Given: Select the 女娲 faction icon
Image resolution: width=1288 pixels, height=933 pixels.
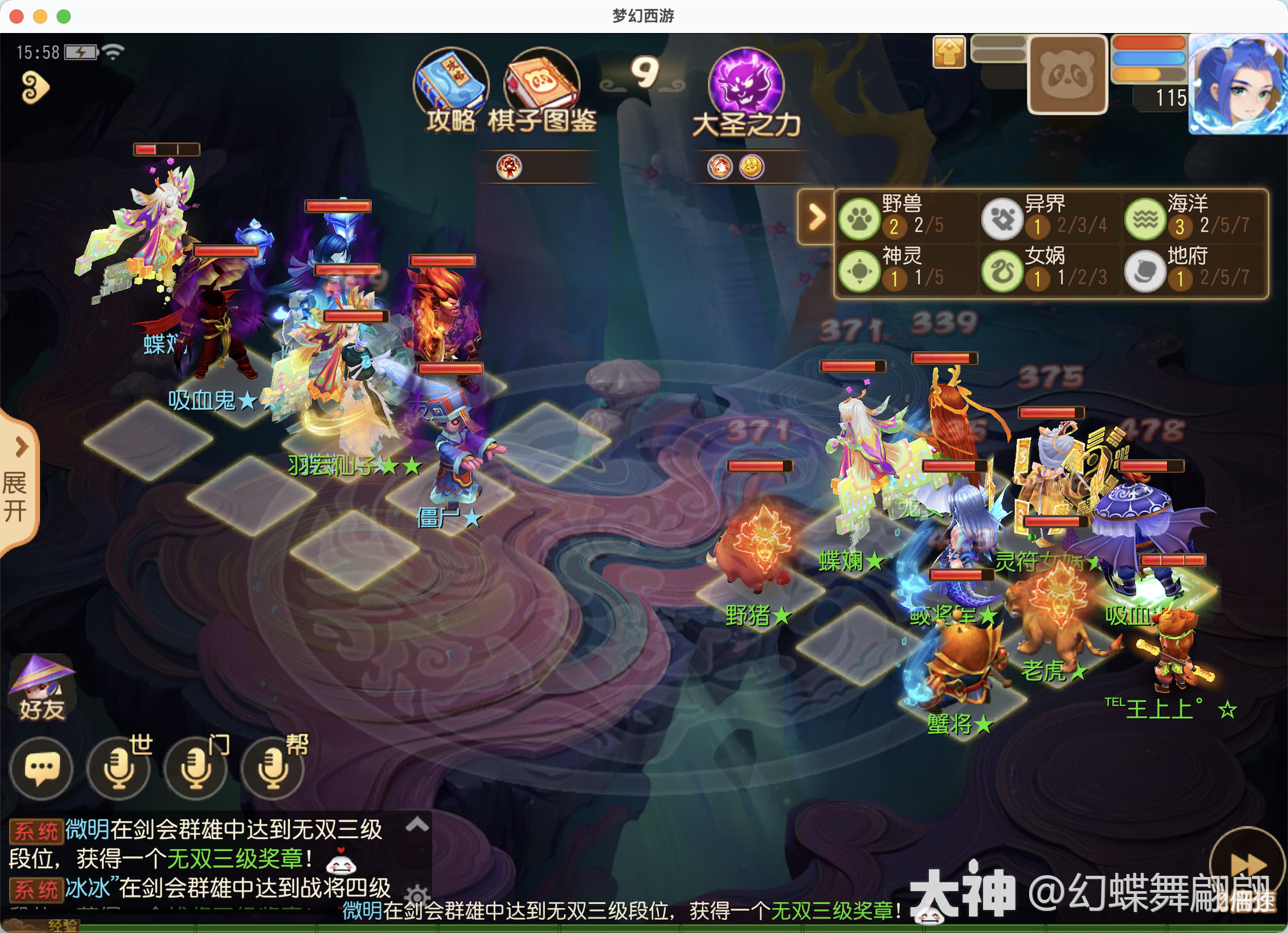Looking at the screenshot, I should click(1003, 270).
